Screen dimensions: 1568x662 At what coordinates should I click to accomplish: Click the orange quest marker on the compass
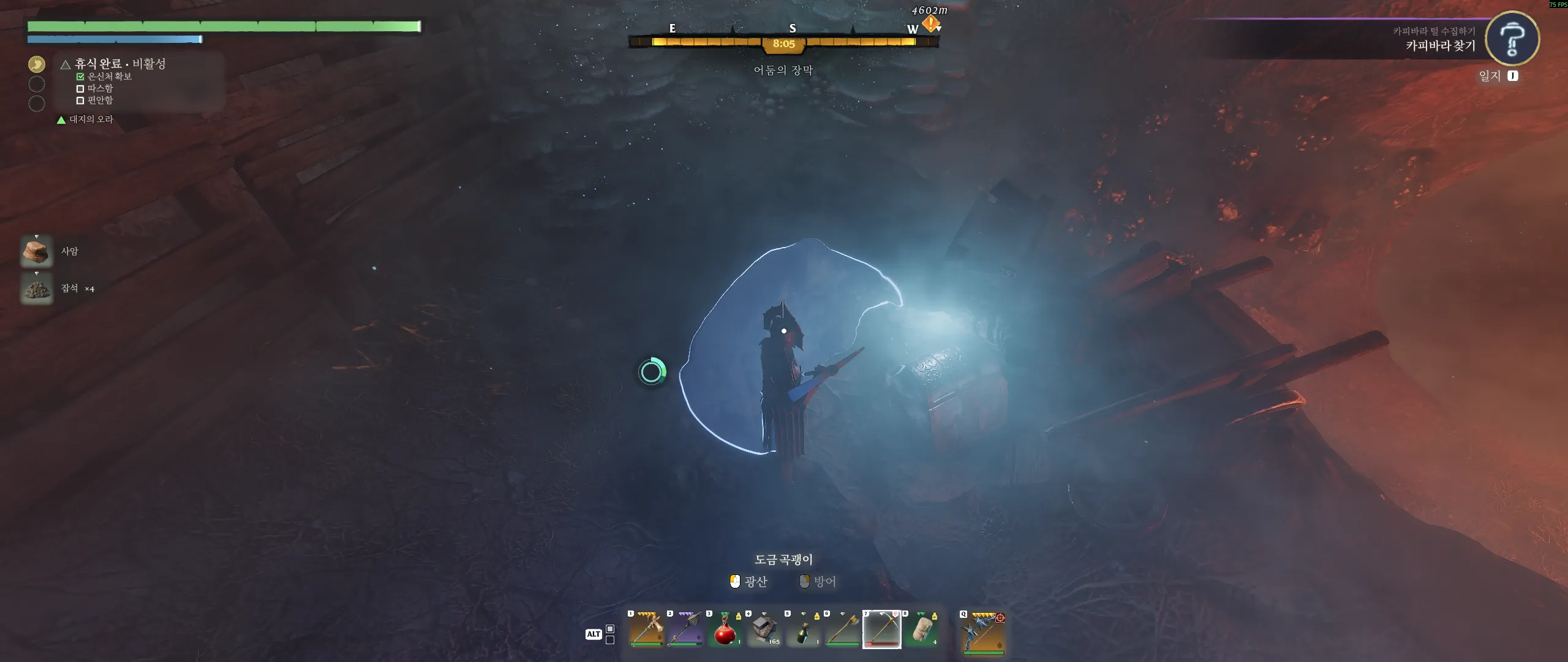[930, 25]
